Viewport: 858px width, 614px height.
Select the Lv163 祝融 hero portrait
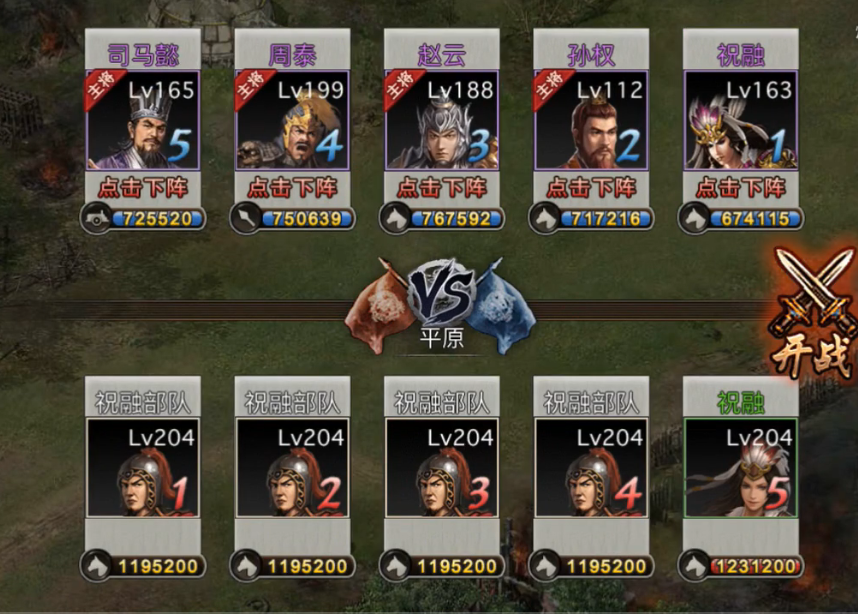click(x=741, y=120)
